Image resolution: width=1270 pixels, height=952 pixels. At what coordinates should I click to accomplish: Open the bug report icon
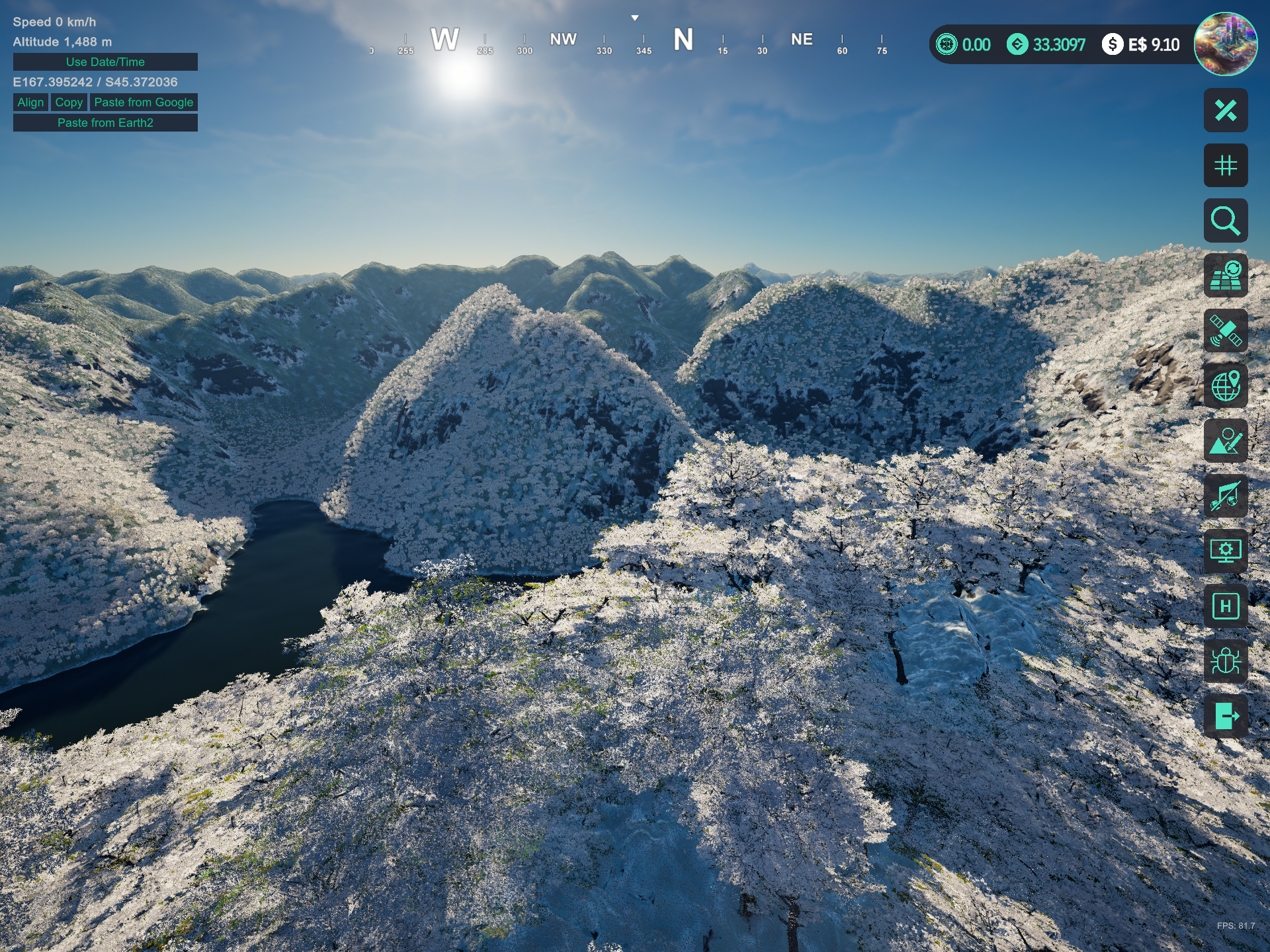coord(1225,661)
